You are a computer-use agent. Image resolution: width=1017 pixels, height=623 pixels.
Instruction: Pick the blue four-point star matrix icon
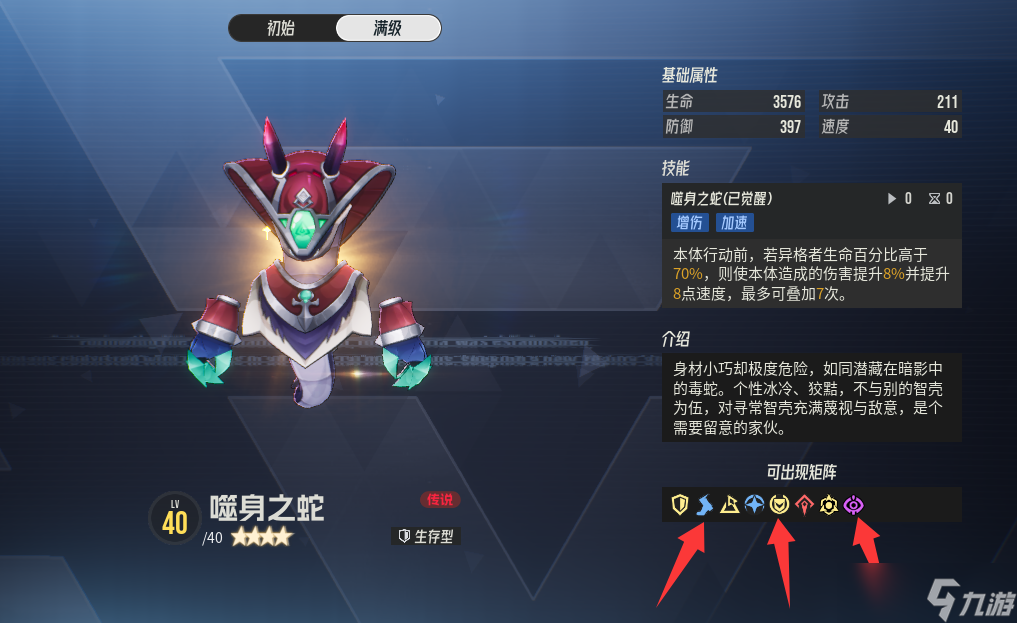coord(754,506)
